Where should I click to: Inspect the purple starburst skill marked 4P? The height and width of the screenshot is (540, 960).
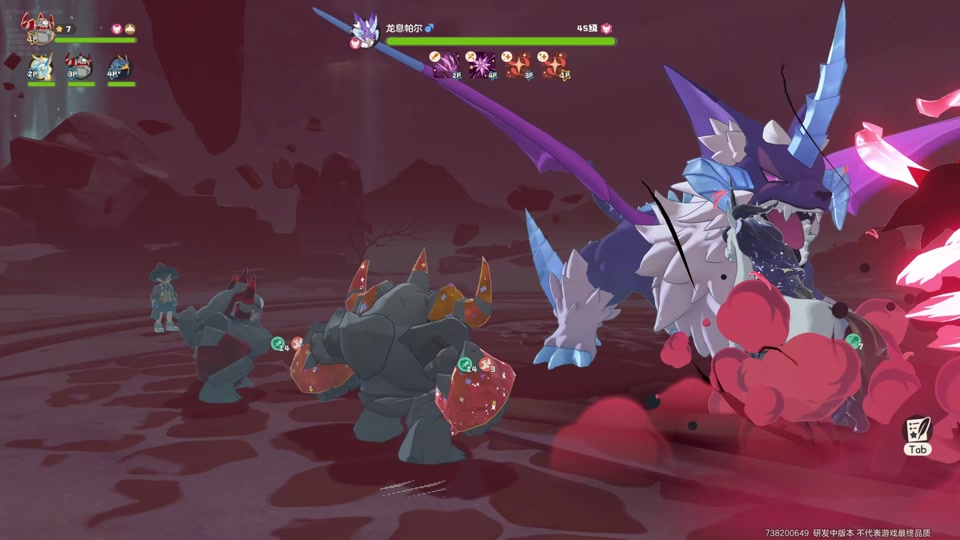[x=483, y=64]
